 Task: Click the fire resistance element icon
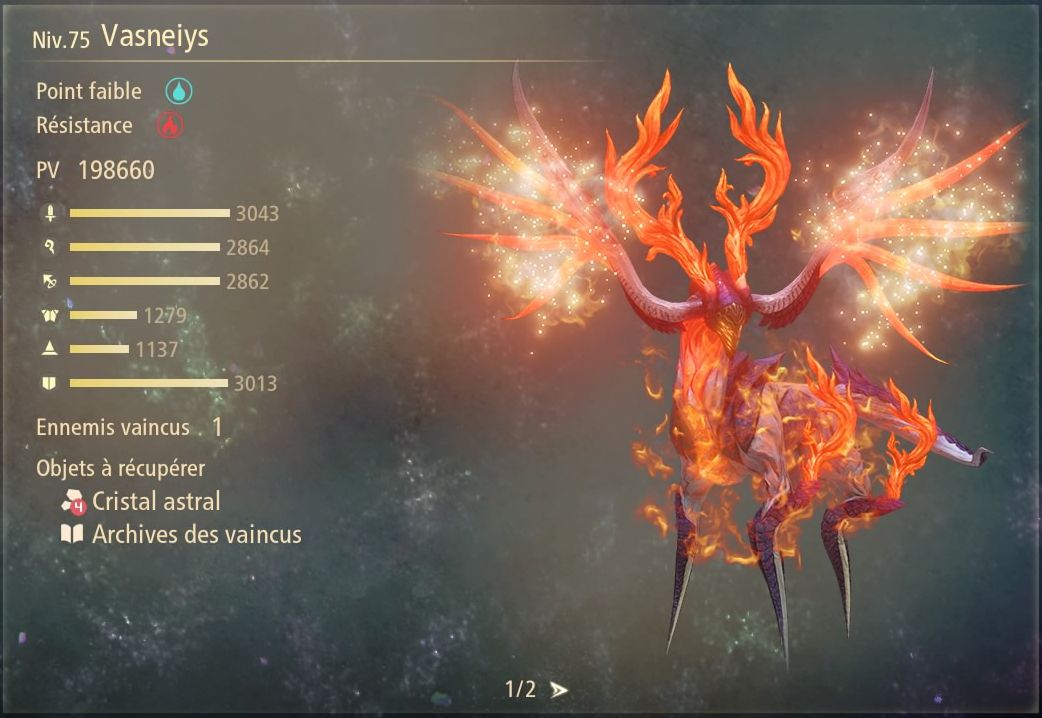click(x=169, y=126)
